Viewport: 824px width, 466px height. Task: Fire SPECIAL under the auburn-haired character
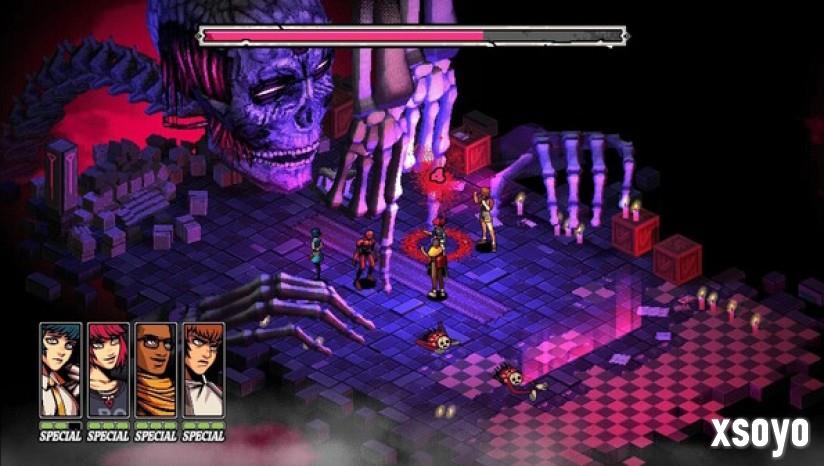204,435
